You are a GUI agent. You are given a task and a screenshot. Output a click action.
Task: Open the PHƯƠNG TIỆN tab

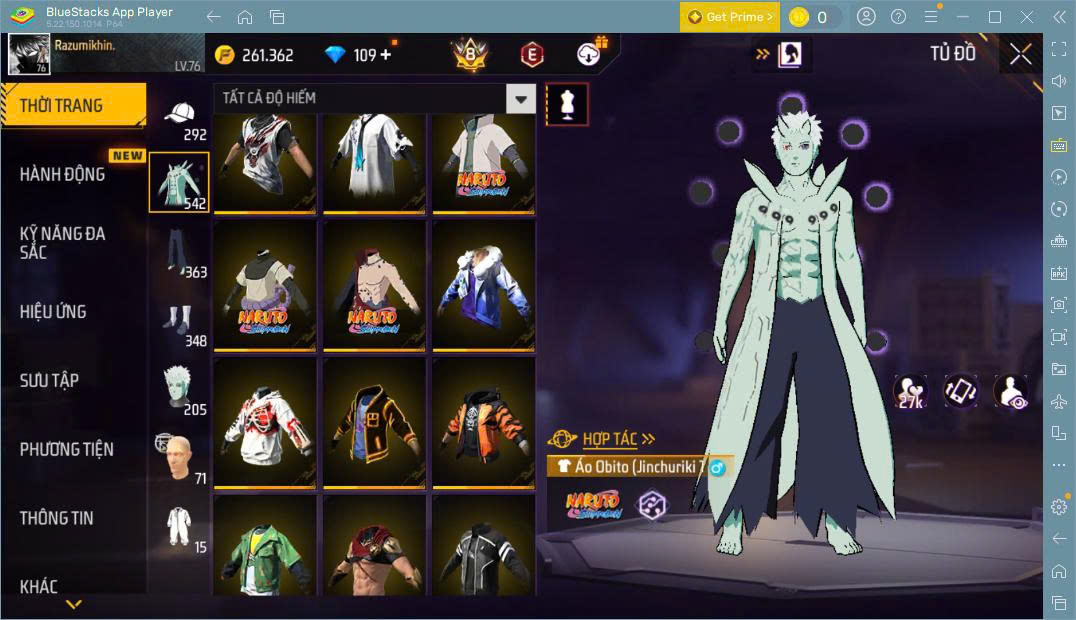tap(66, 449)
